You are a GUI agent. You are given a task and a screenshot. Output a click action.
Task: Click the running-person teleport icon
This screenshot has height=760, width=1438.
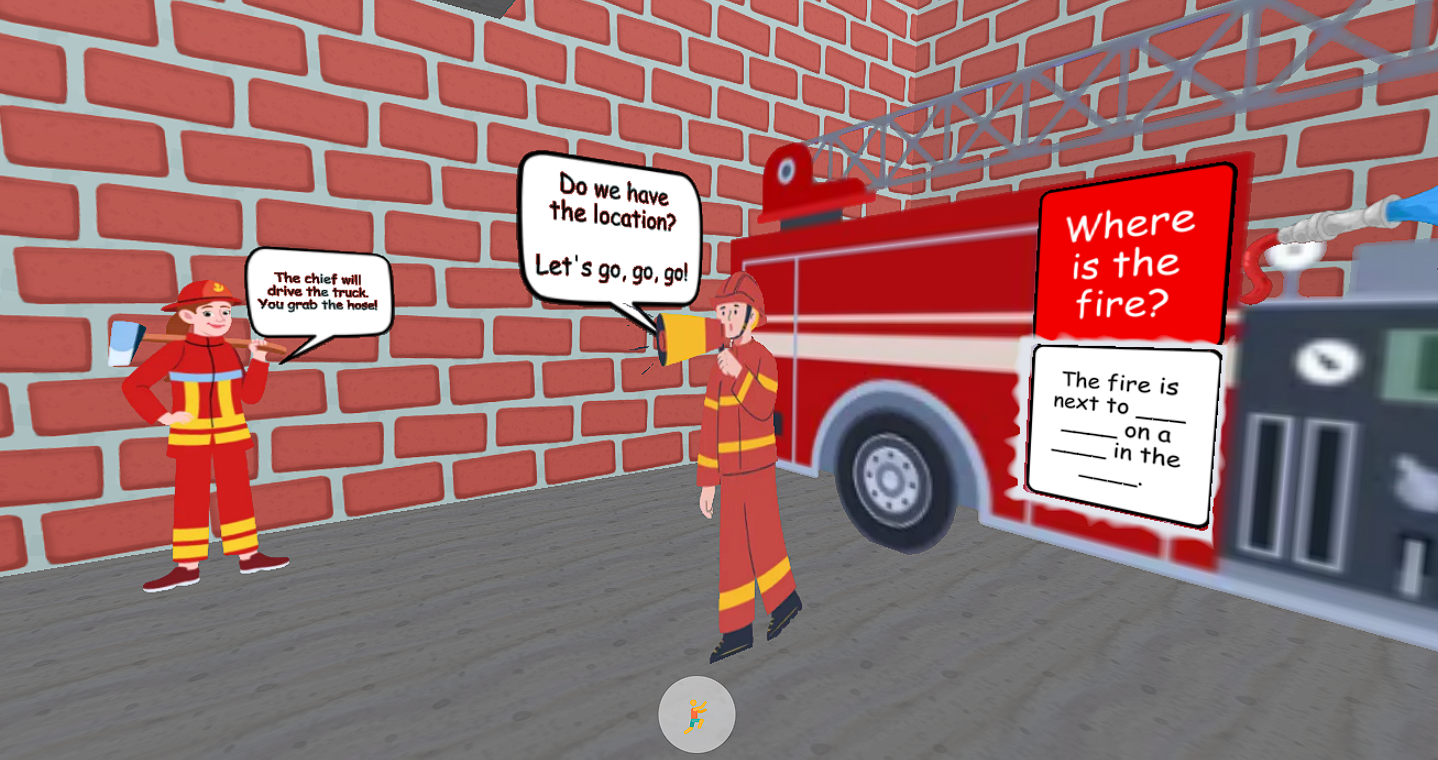pyautogui.click(x=695, y=716)
